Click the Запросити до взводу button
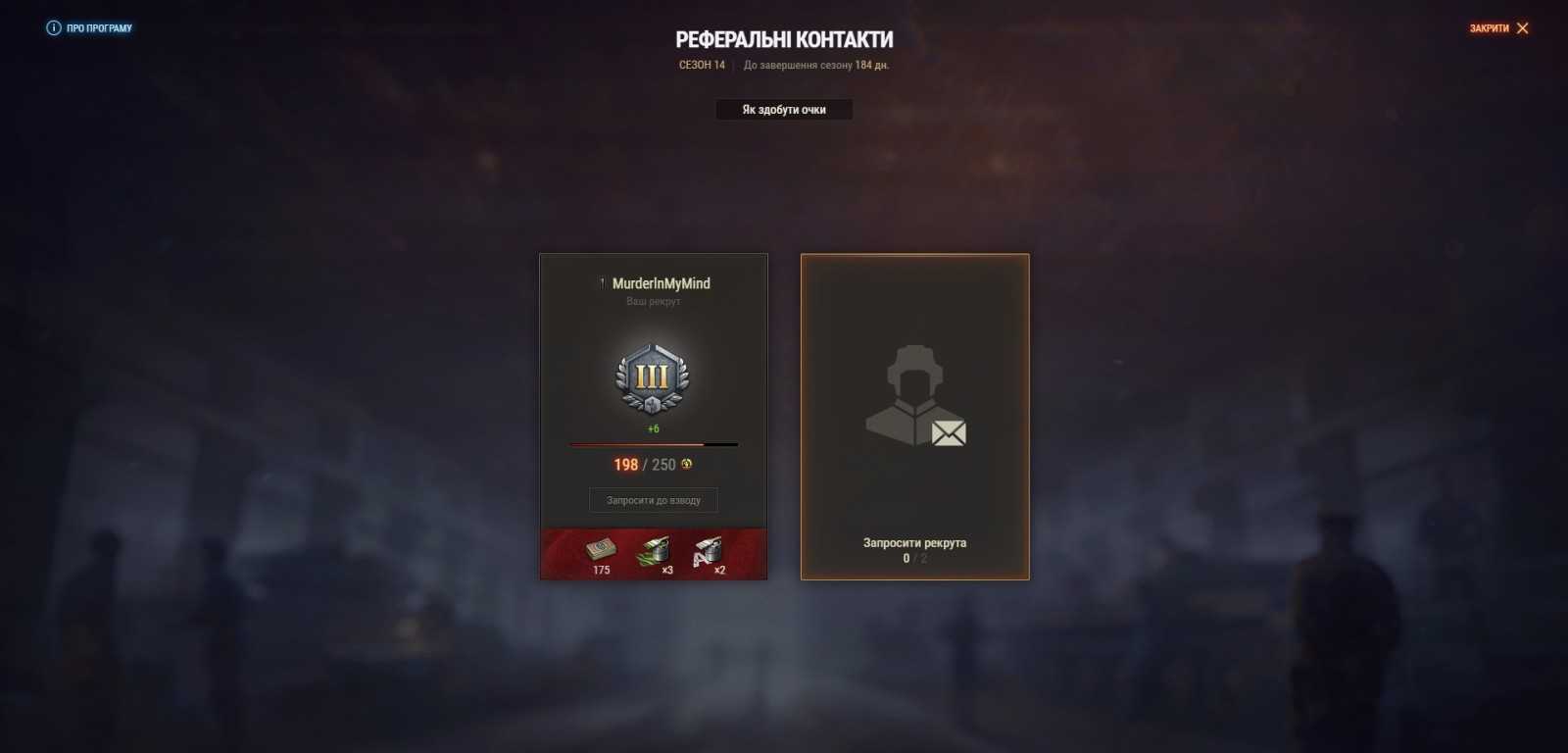 653,500
